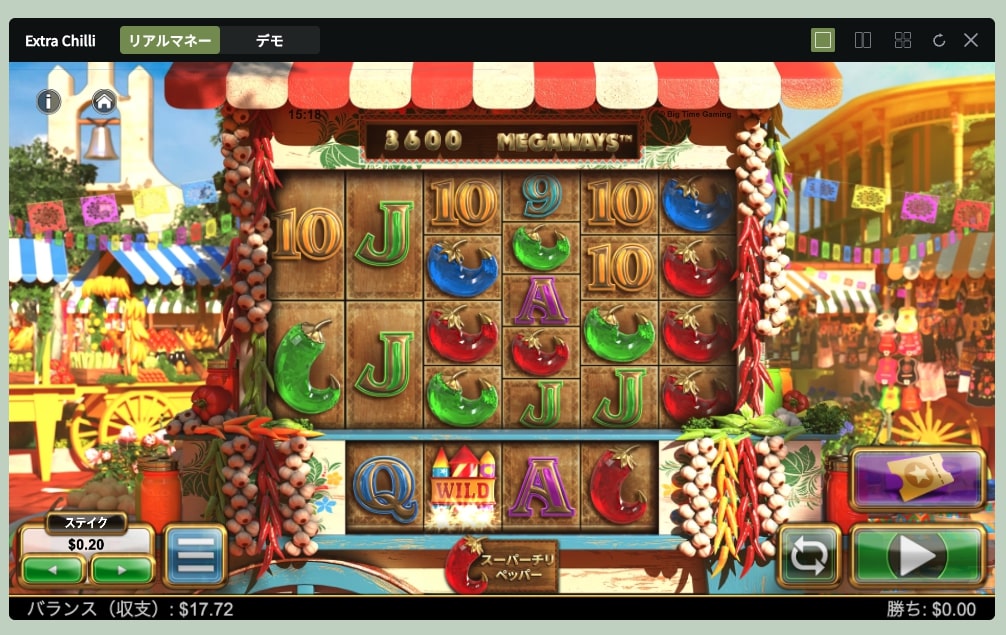
Task: Decrease the stake with the left arrow
Action: tap(54, 570)
